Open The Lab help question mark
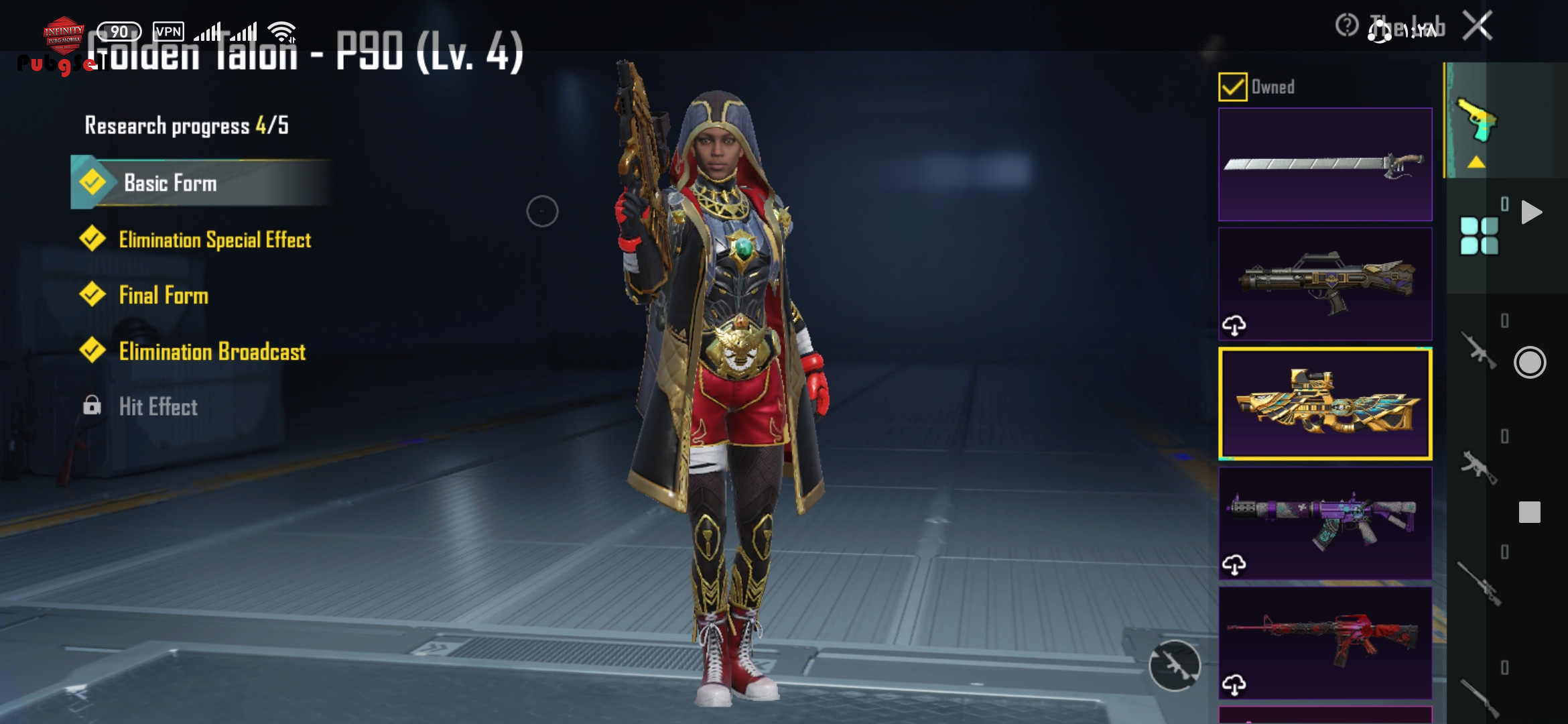The height and width of the screenshot is (724, 1568). click(x=1346, y=26)
